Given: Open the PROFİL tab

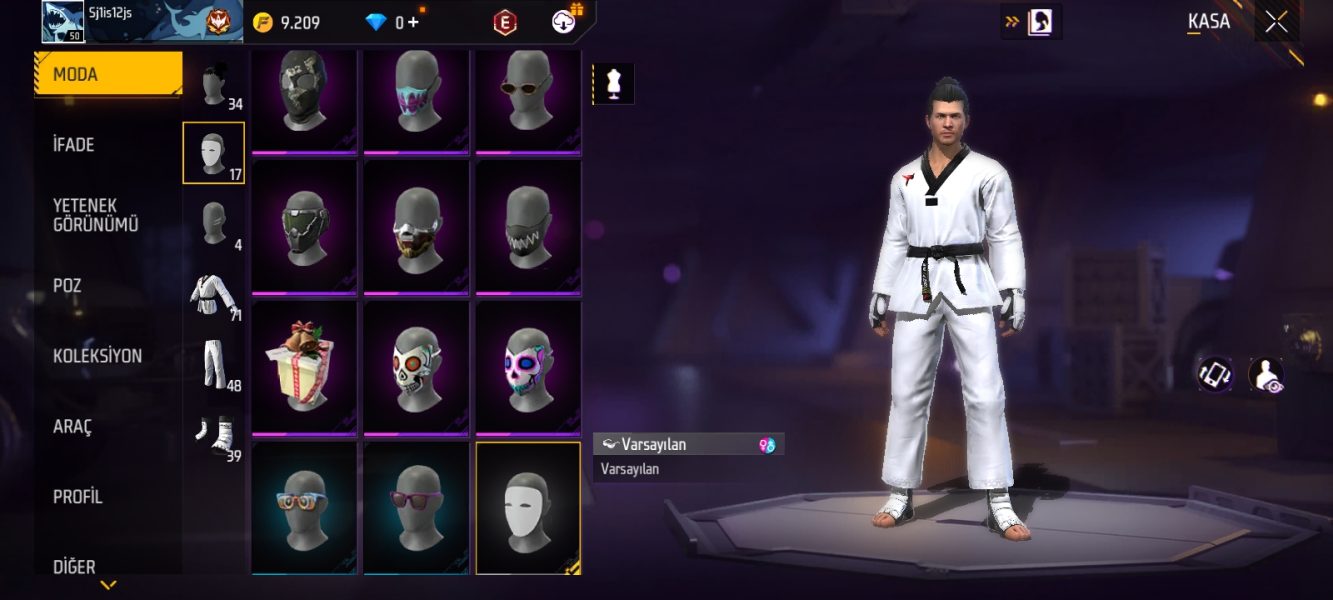Looking at the screenshot, I should point(108,497).
